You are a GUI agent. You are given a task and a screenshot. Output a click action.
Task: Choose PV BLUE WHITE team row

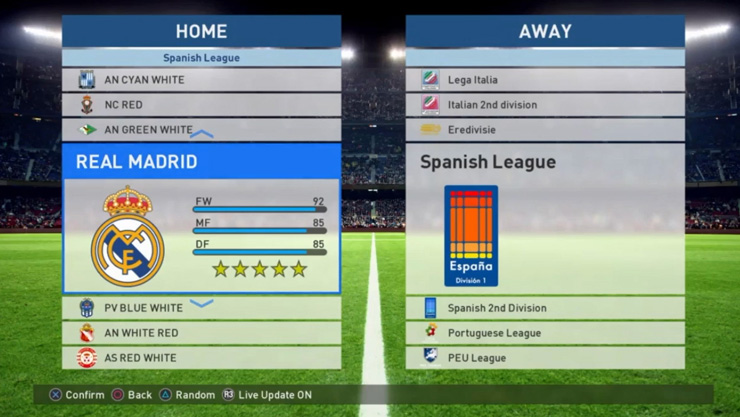[x=201, y=308]
